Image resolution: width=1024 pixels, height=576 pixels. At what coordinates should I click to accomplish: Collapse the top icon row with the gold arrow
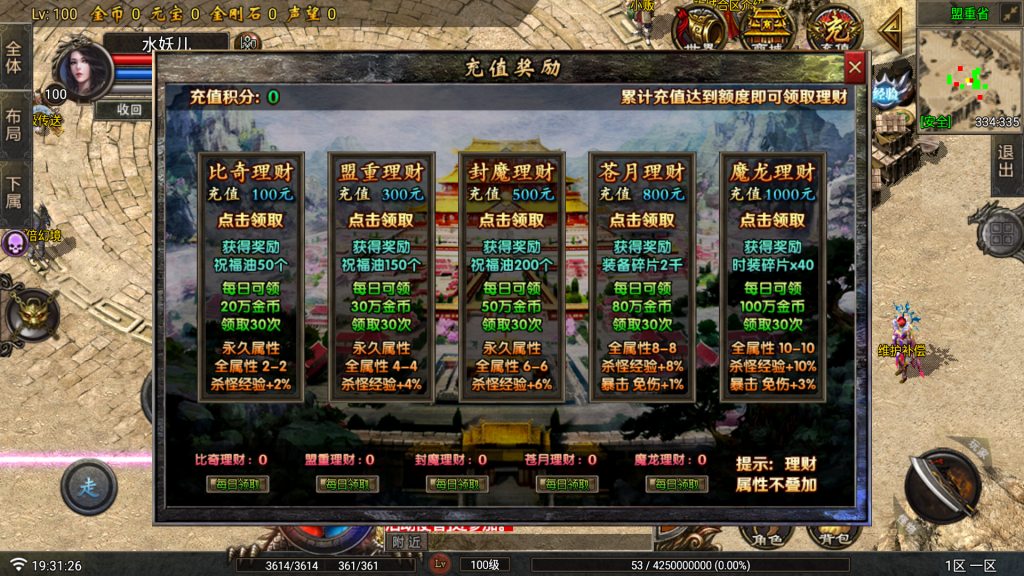pos(890,30)
